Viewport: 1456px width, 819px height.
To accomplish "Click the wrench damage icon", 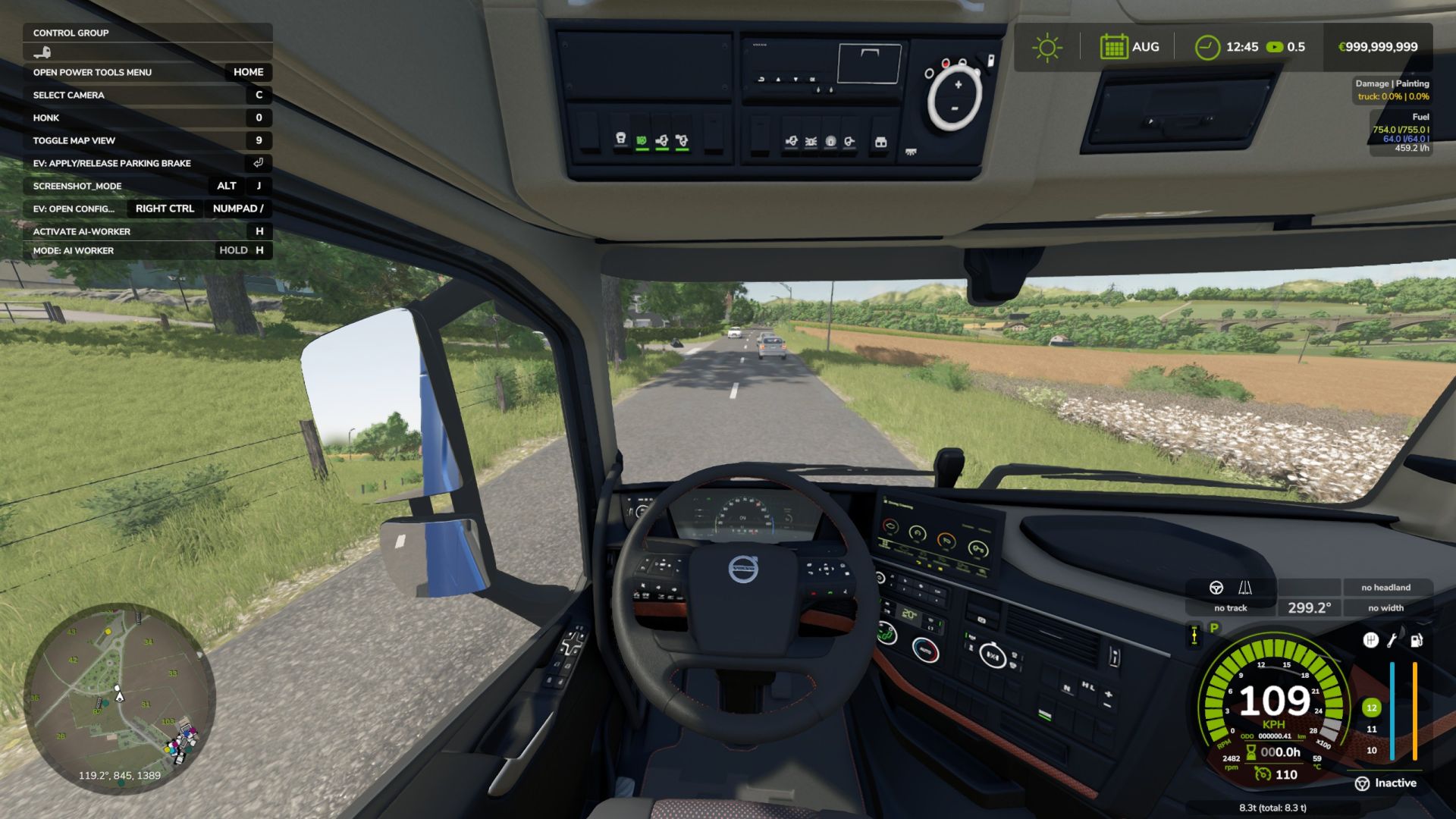I will (1392, 641).
